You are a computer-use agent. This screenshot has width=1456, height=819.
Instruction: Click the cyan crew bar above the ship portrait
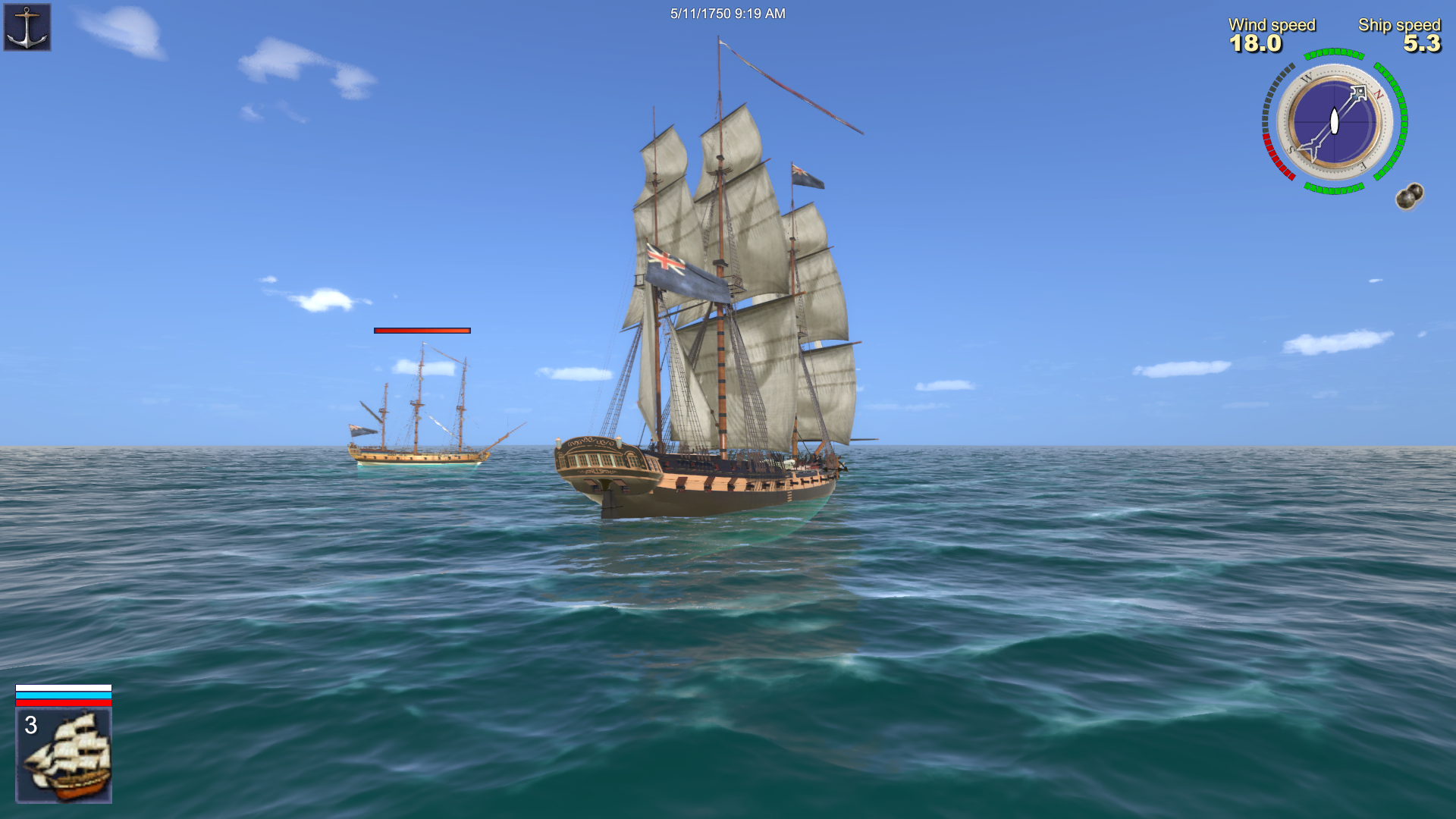click(63, 695)
